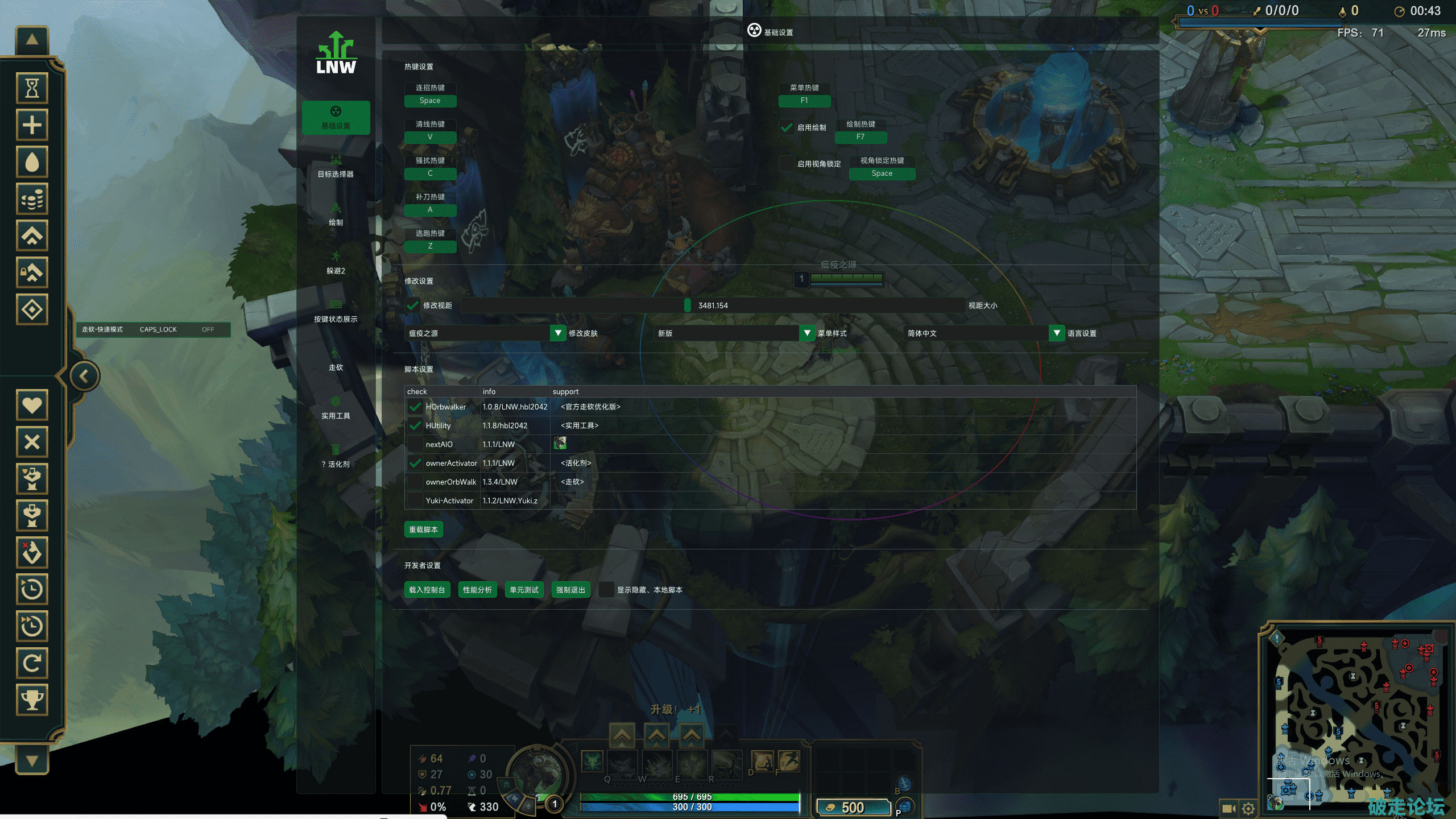Viewport: 1456px width, 819px height.
Task: Enable the nextAIO script checkbox
Action: point(415,444)
